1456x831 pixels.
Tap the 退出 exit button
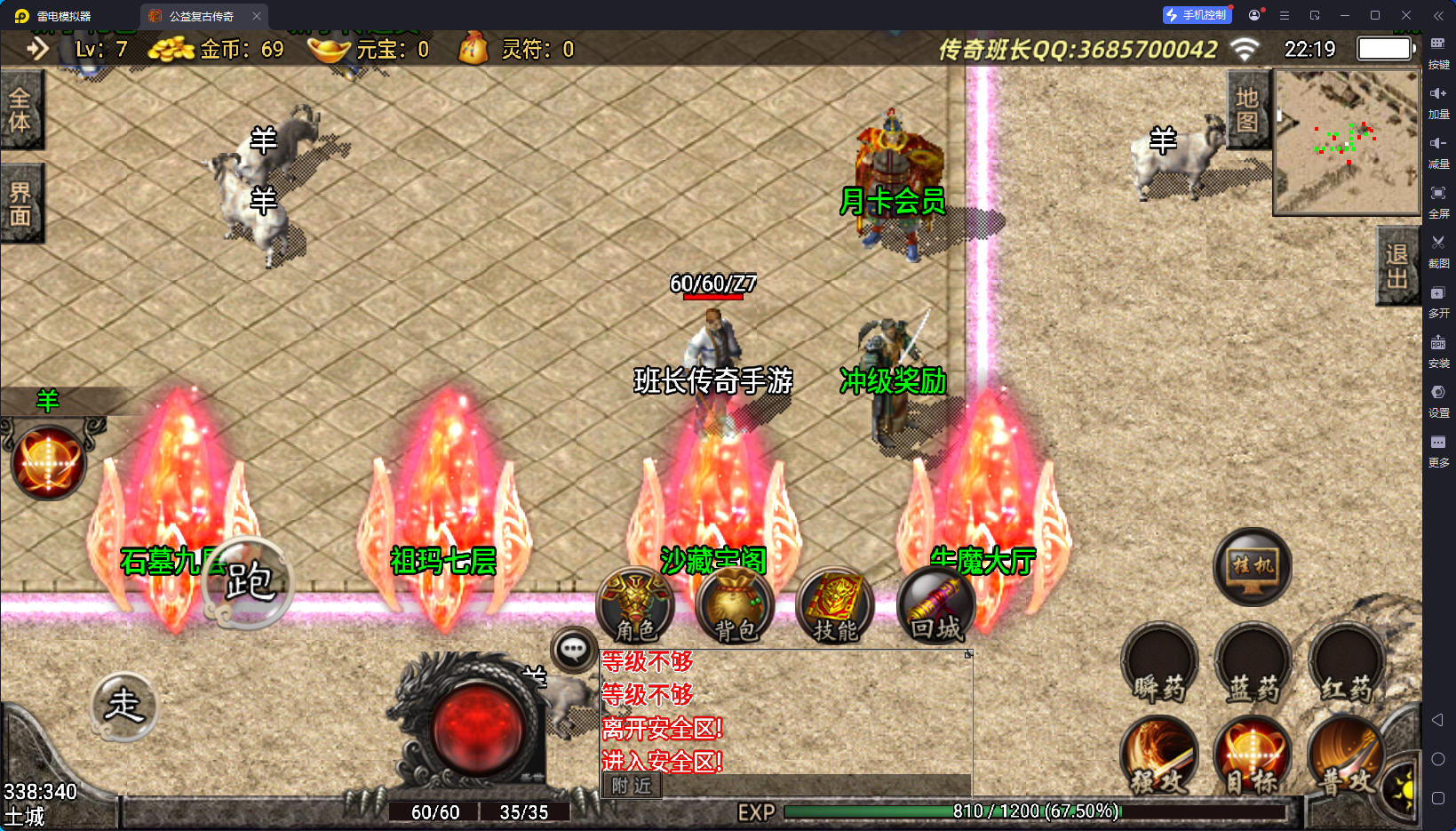point(1396,266)
